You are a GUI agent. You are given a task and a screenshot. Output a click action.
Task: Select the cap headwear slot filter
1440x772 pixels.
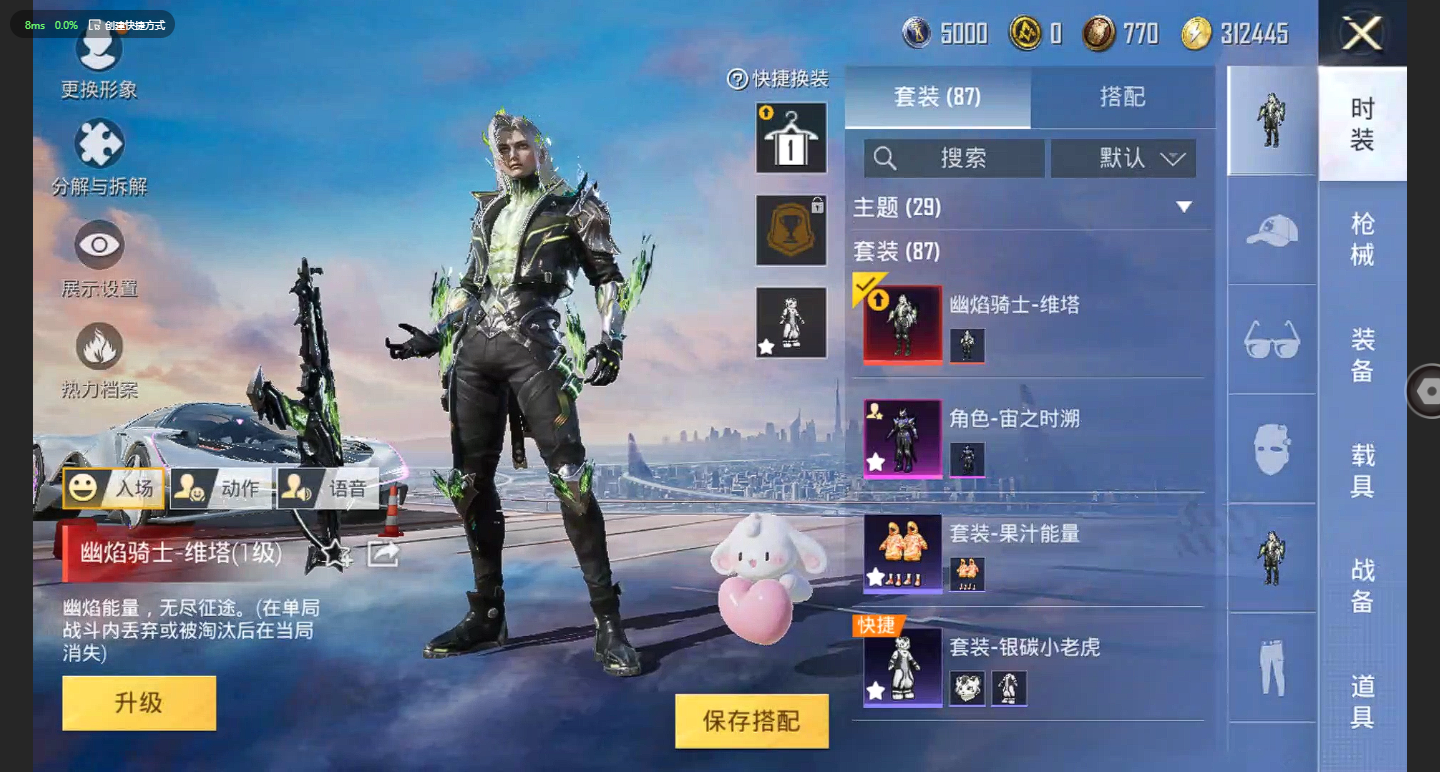tap(1272, 230)
